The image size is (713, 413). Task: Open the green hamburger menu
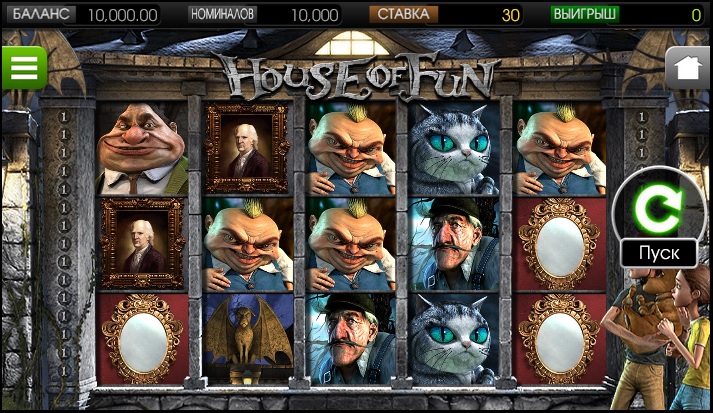coord(23,68)
